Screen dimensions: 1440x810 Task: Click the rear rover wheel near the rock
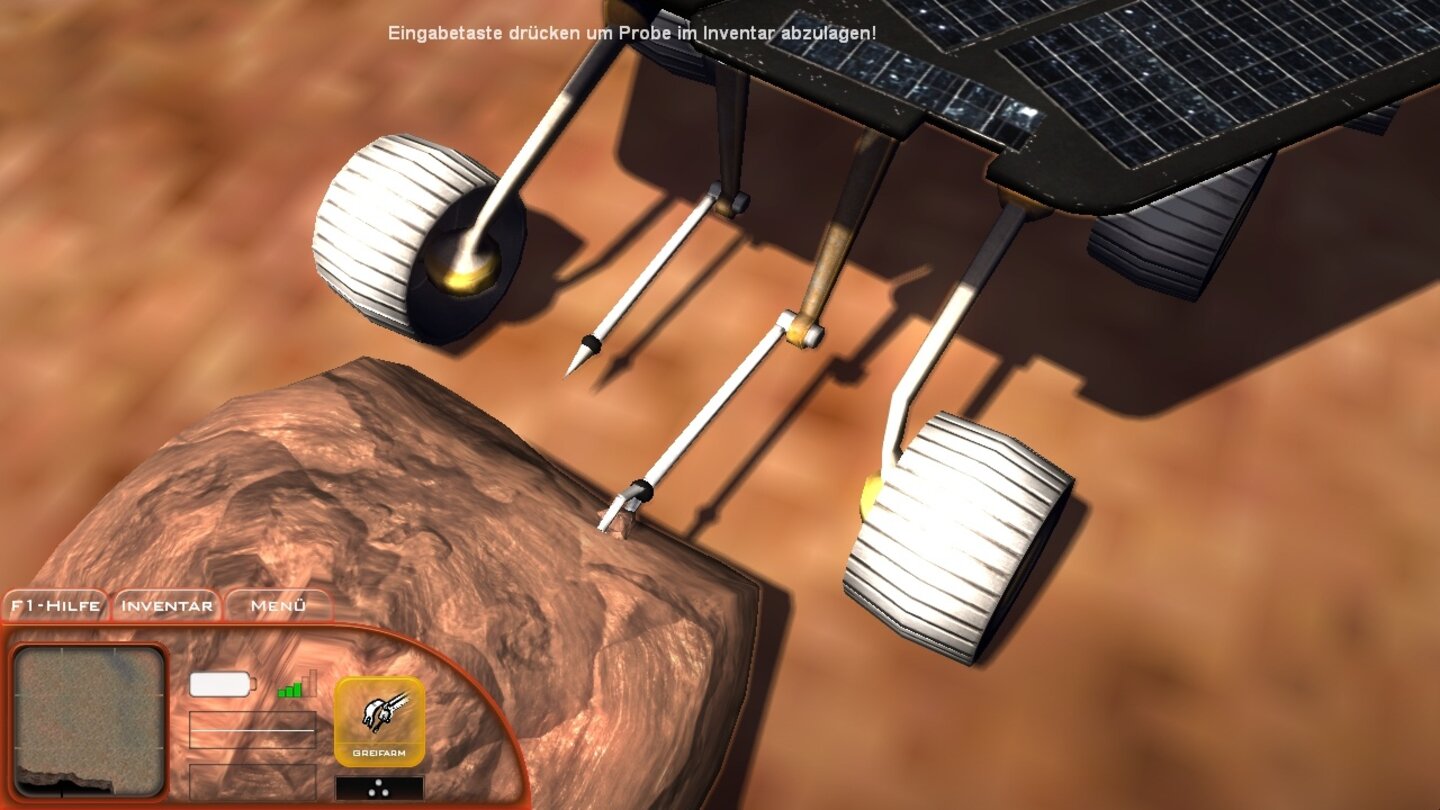coord(960,540)
